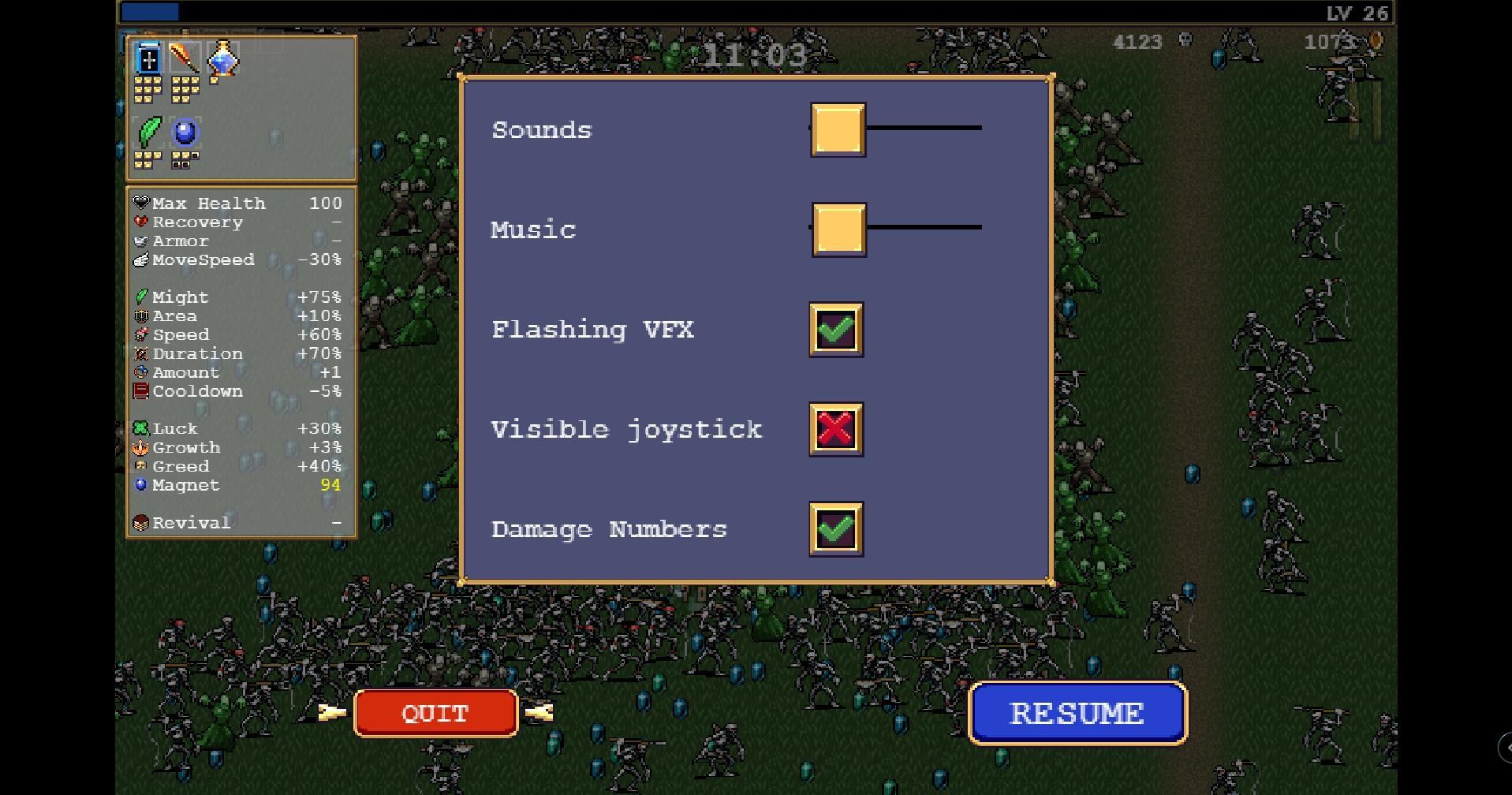Click the orange Fire Wand weapon icon
Image resolution: width=1512 pixels, height=795 pixels.
185,58
